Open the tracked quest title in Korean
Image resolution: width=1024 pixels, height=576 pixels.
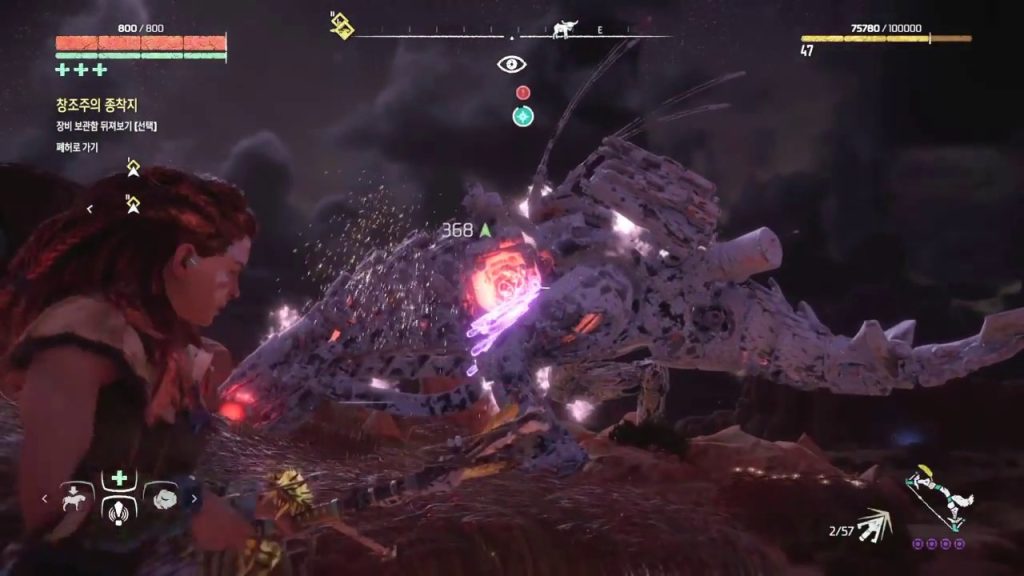click(x=95, y=103)
